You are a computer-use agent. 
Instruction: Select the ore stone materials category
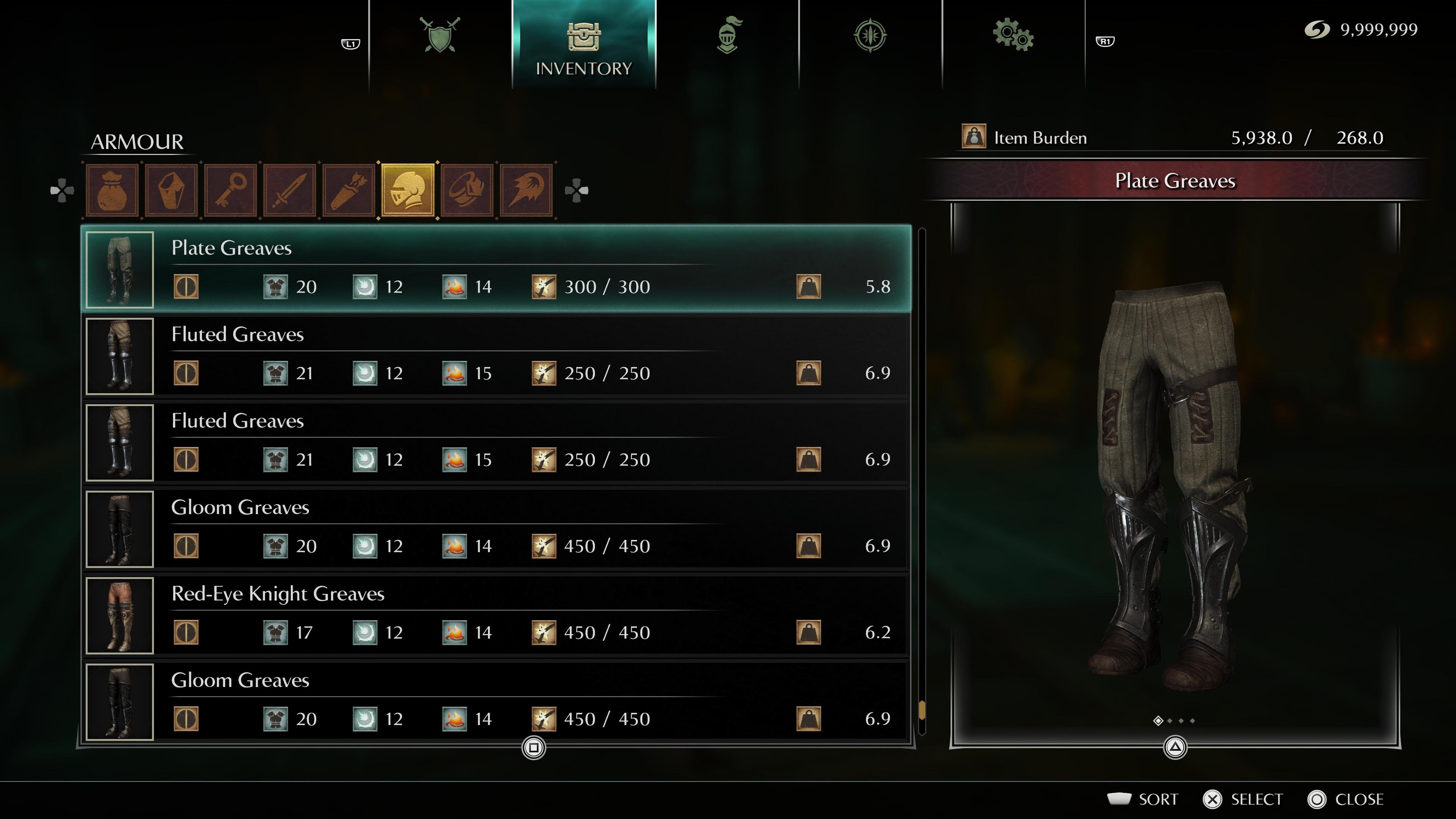pos(171,190)
